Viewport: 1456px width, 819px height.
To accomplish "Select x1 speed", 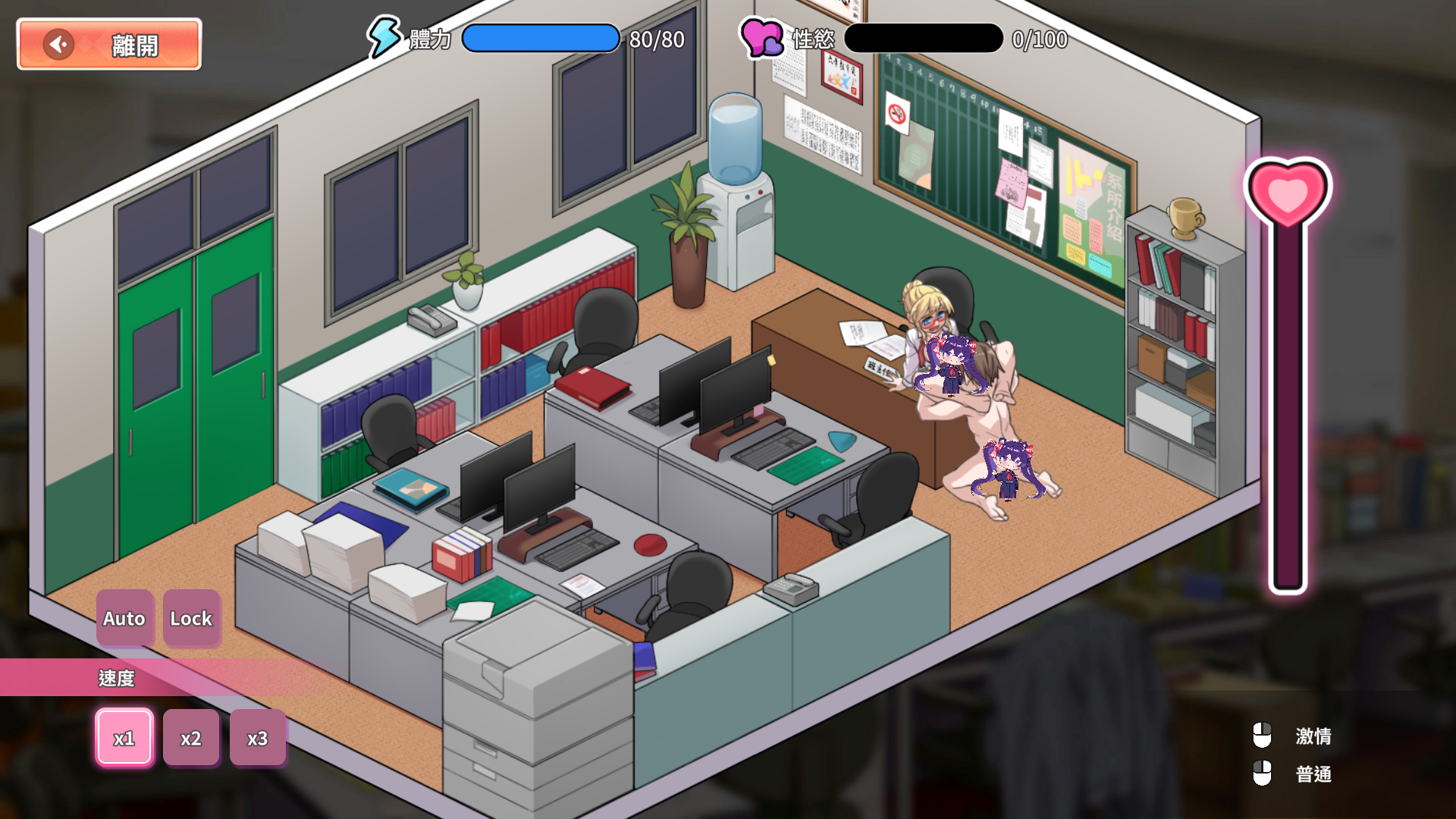I will (124, 737).
